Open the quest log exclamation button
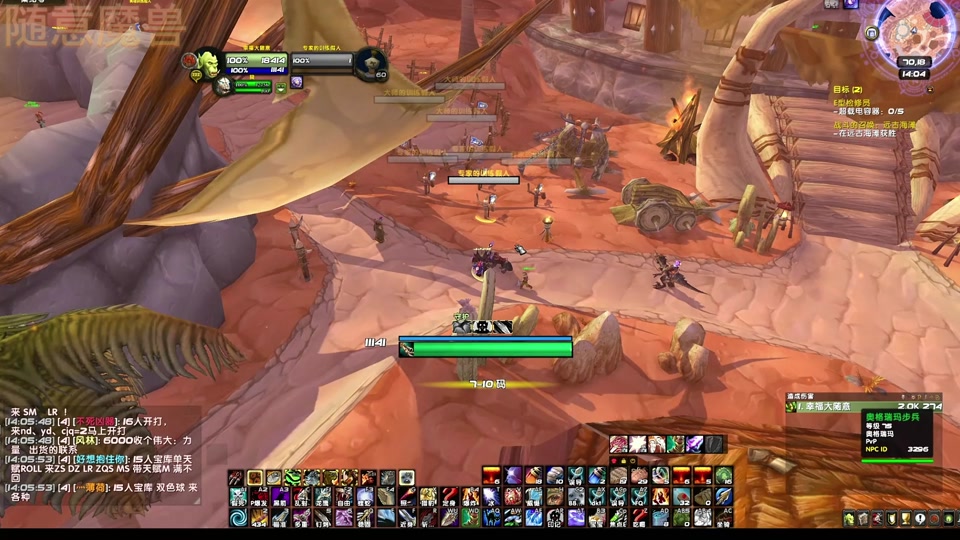Image resolution: width=960 pixels, height=540 pixels. [919, 518]
